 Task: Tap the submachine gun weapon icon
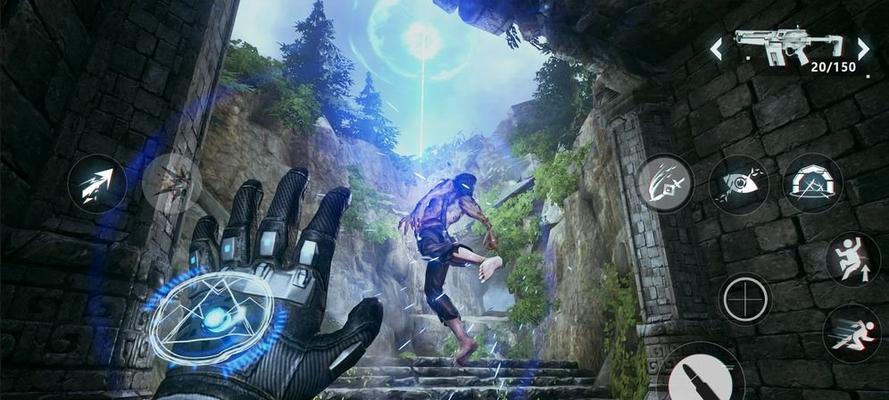(x=787, y=44)
